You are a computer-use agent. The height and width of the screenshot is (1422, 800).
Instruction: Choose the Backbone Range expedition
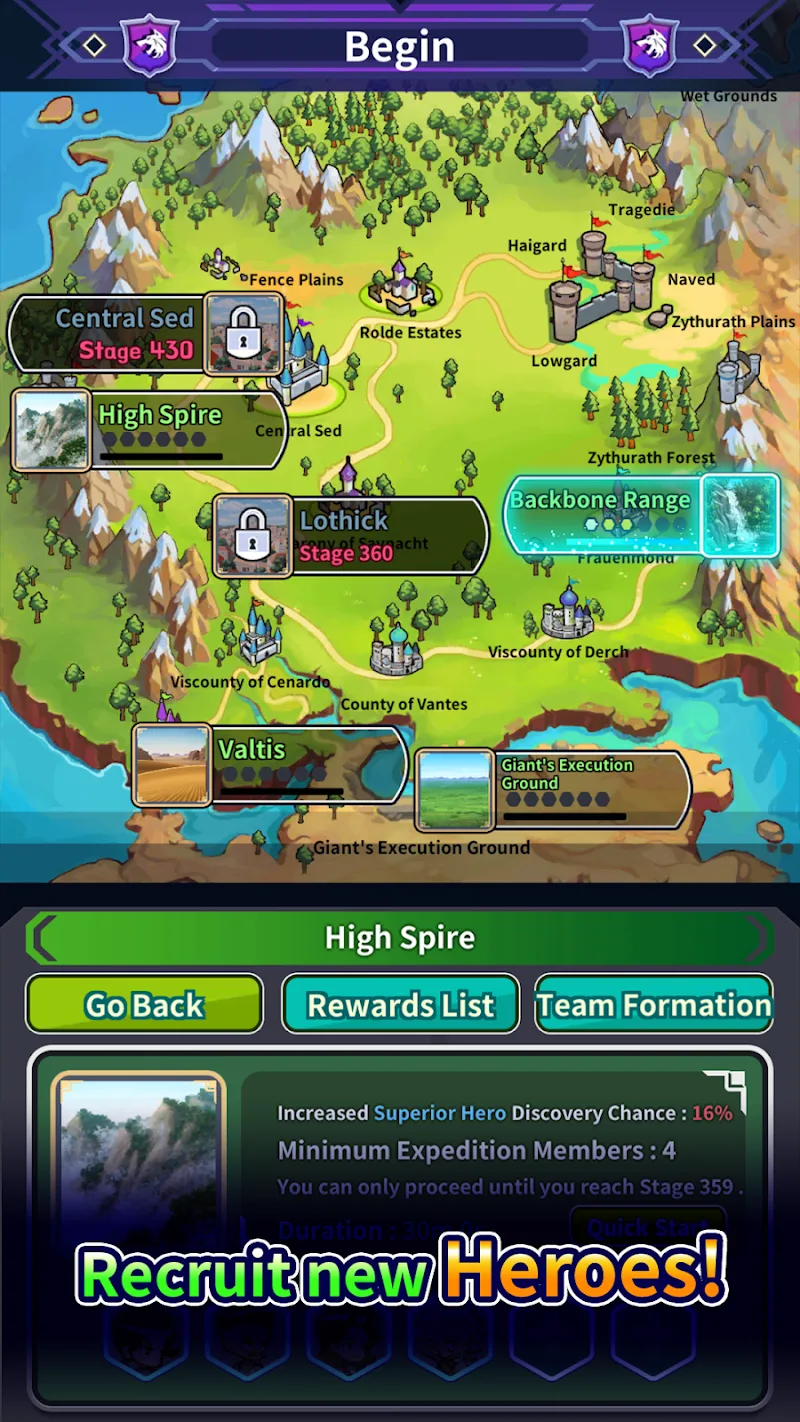[x=641, y=515]
